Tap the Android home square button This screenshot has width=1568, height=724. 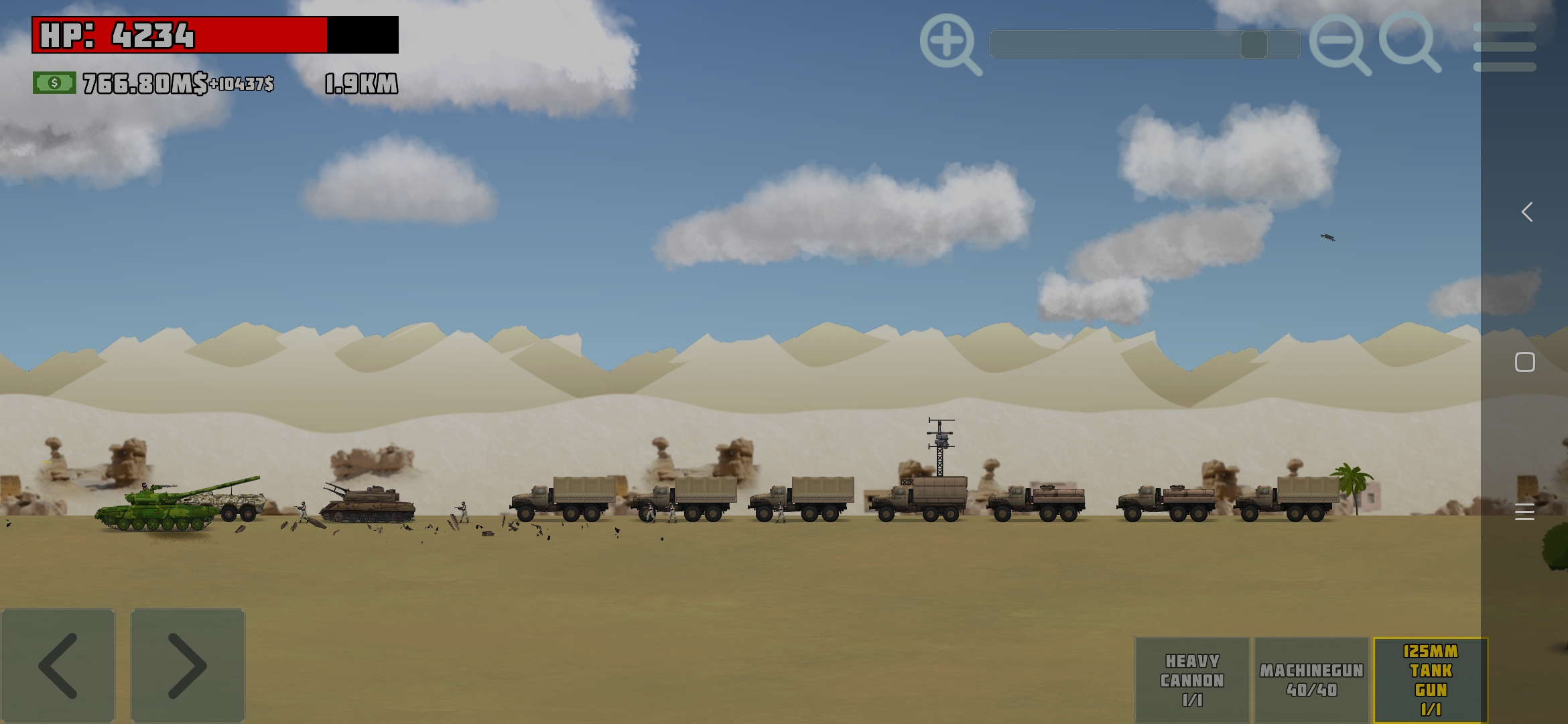click(x=1526, y=361)
